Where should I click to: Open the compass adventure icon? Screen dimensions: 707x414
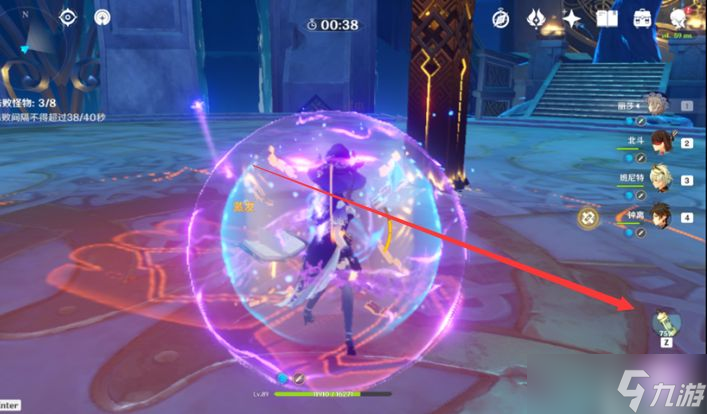[x=501, y=18]
